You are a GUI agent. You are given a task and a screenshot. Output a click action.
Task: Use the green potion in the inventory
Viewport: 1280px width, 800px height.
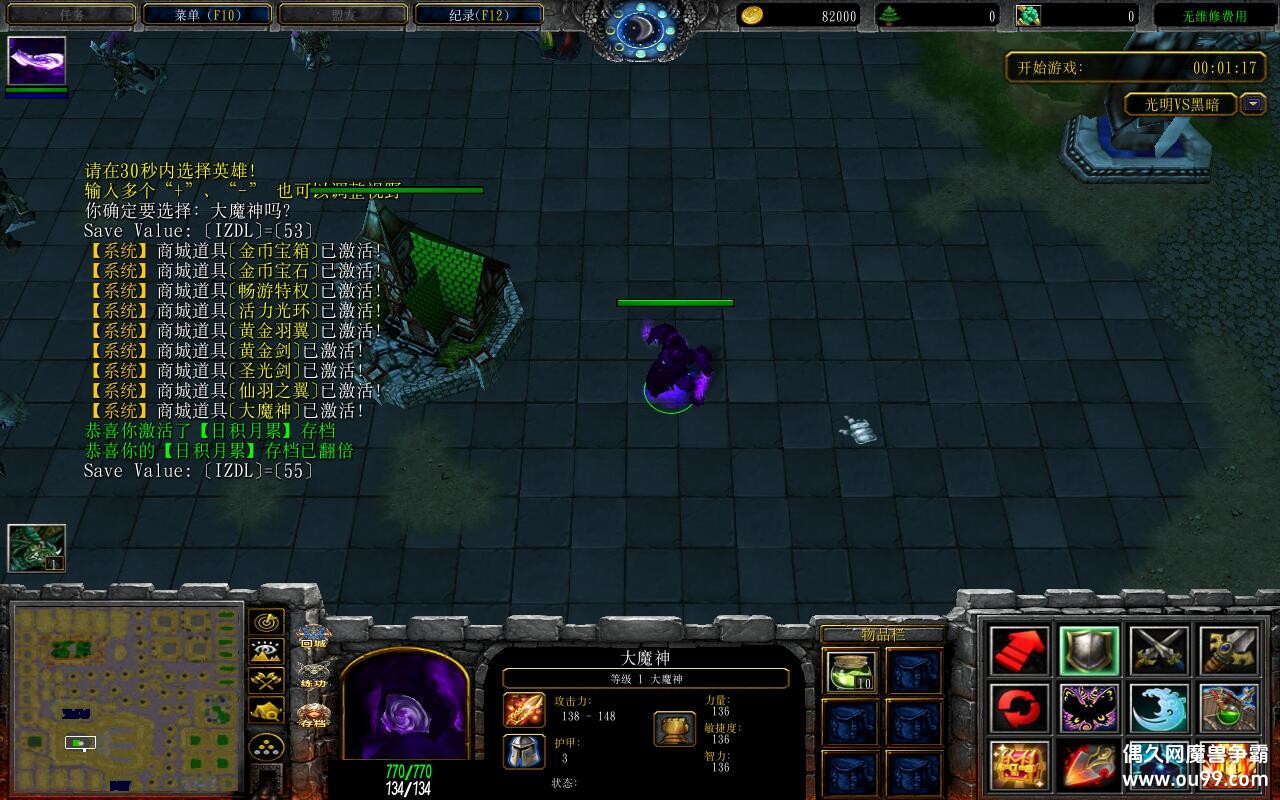click(852, 671)
